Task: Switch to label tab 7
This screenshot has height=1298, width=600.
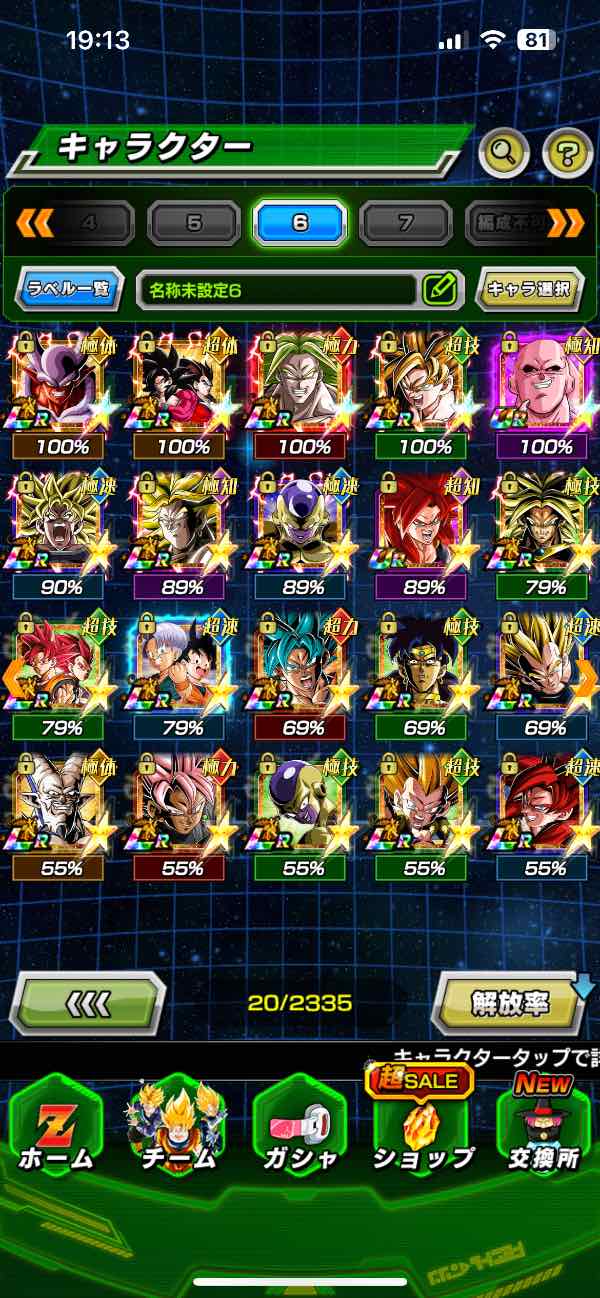Action: pos(405,223)
